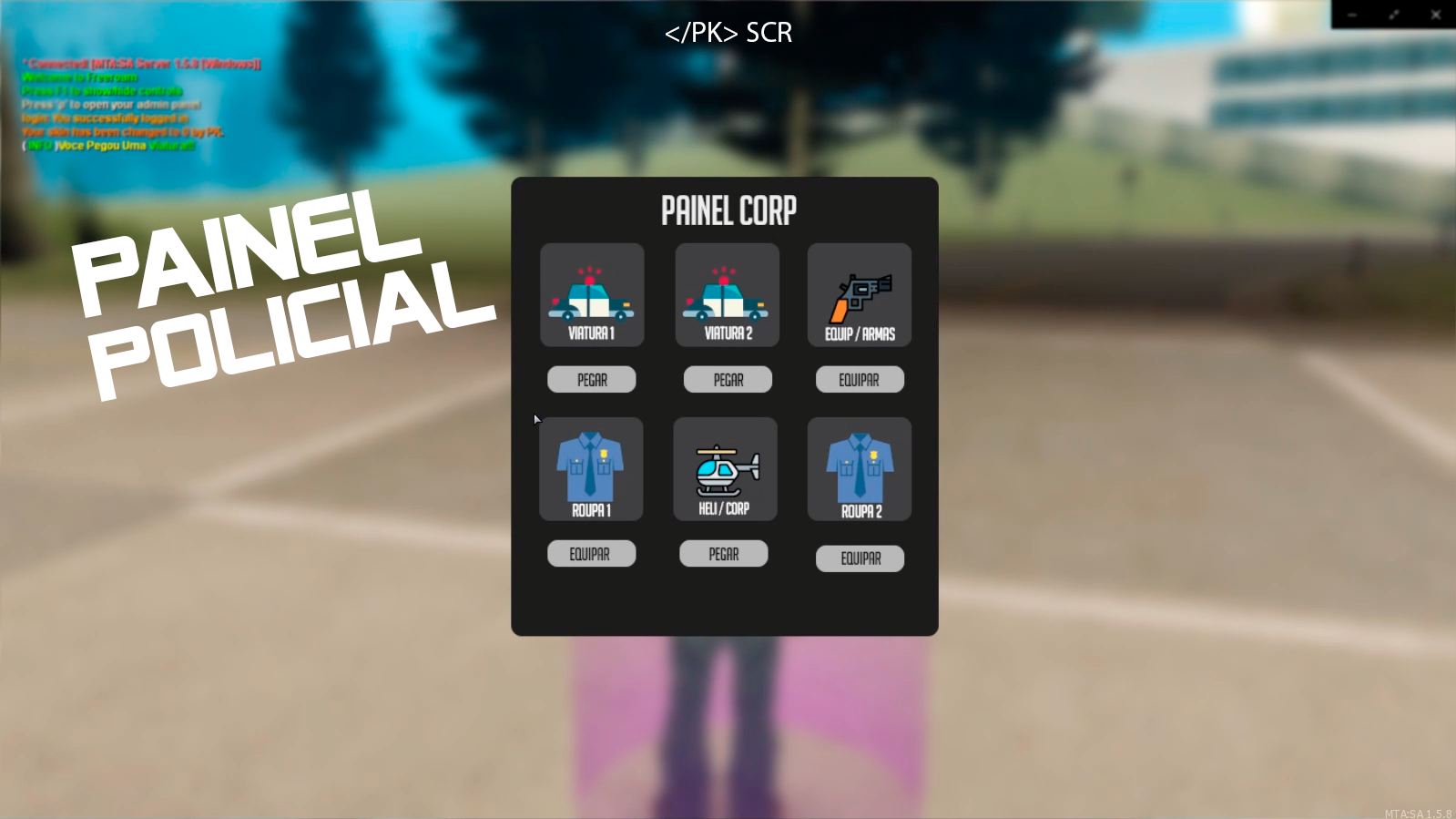Click the Painel Corp panel title
This screenshot has width=1456, height=819.
click(729, 210)
